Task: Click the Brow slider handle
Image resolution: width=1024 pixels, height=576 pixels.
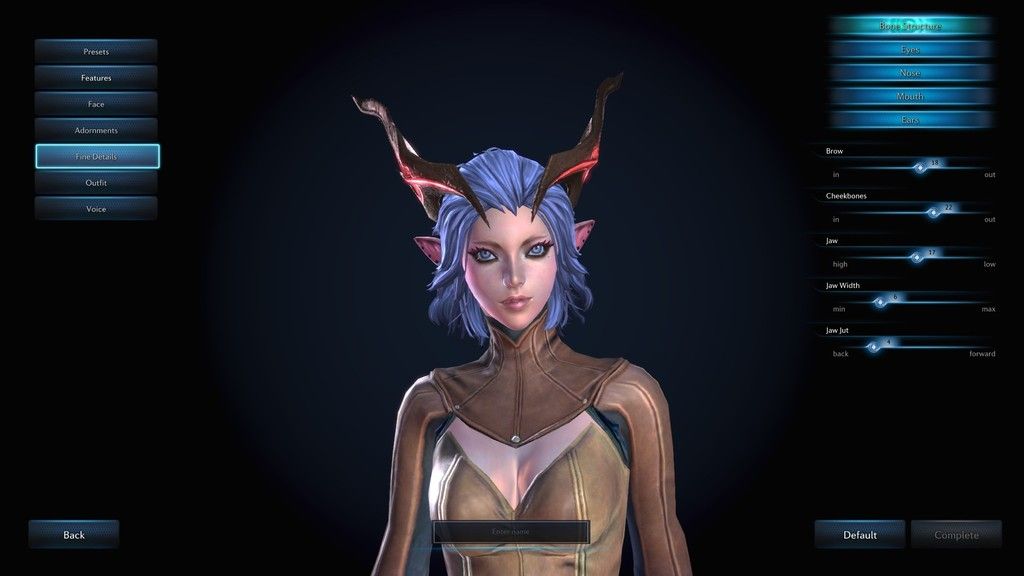Action: point(921,168)
